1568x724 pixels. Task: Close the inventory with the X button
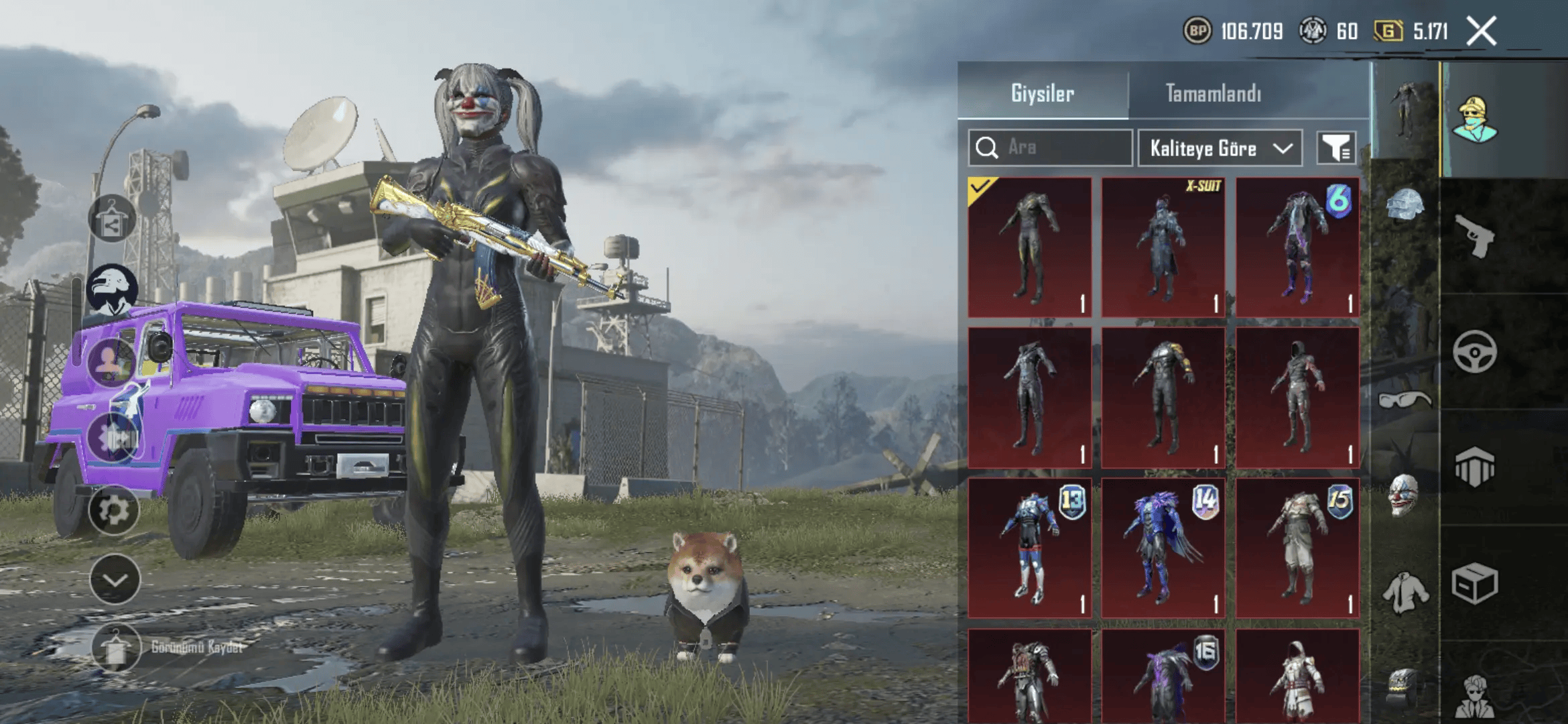(x=1481, y=32)
